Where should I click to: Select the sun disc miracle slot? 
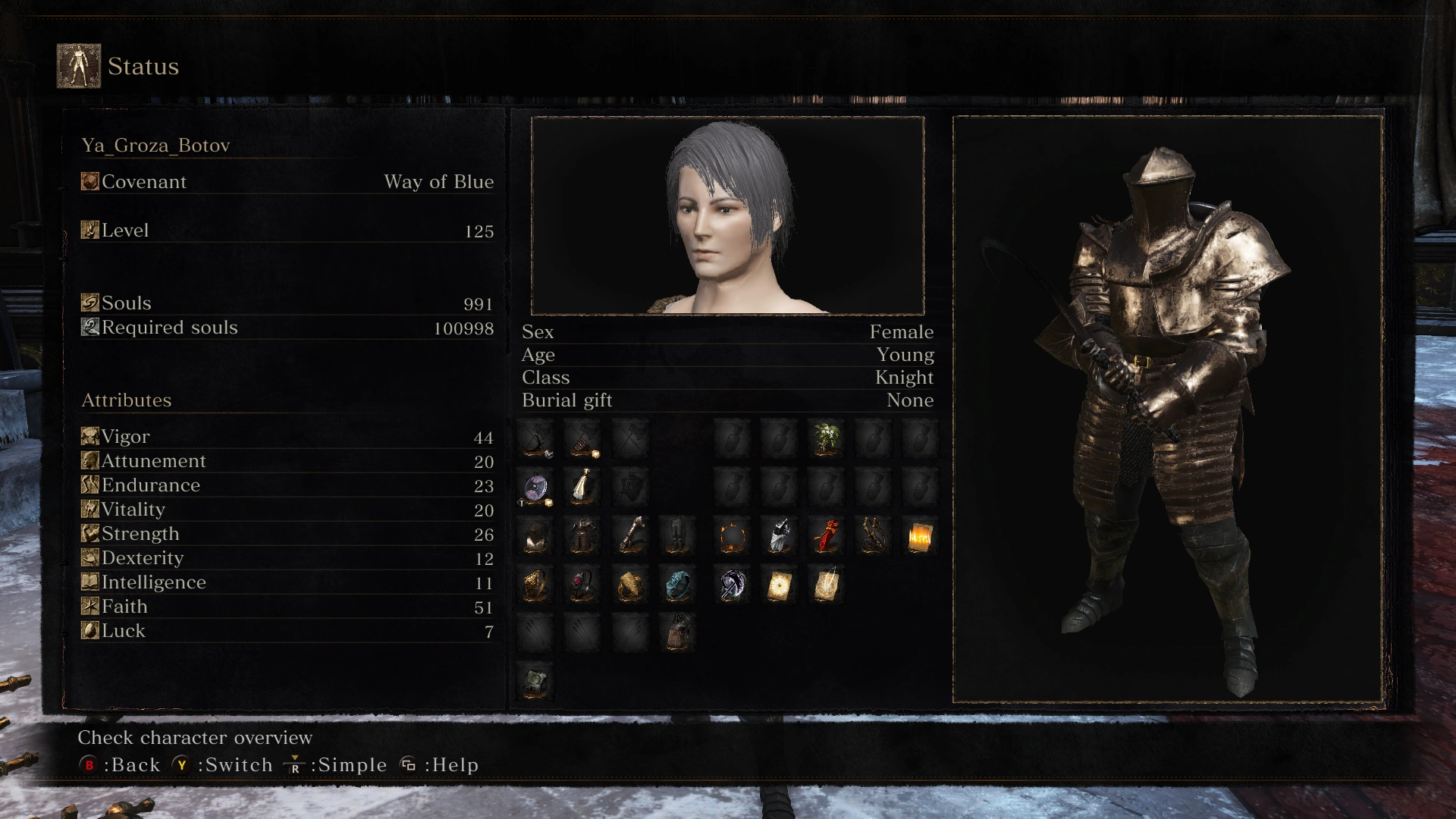click(x=780, y=585)
